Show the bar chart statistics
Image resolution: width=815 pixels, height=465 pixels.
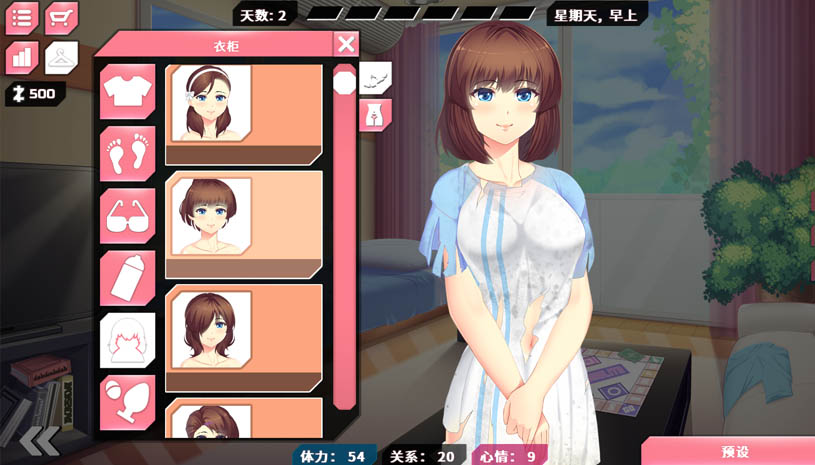click(x=22, y=57)
